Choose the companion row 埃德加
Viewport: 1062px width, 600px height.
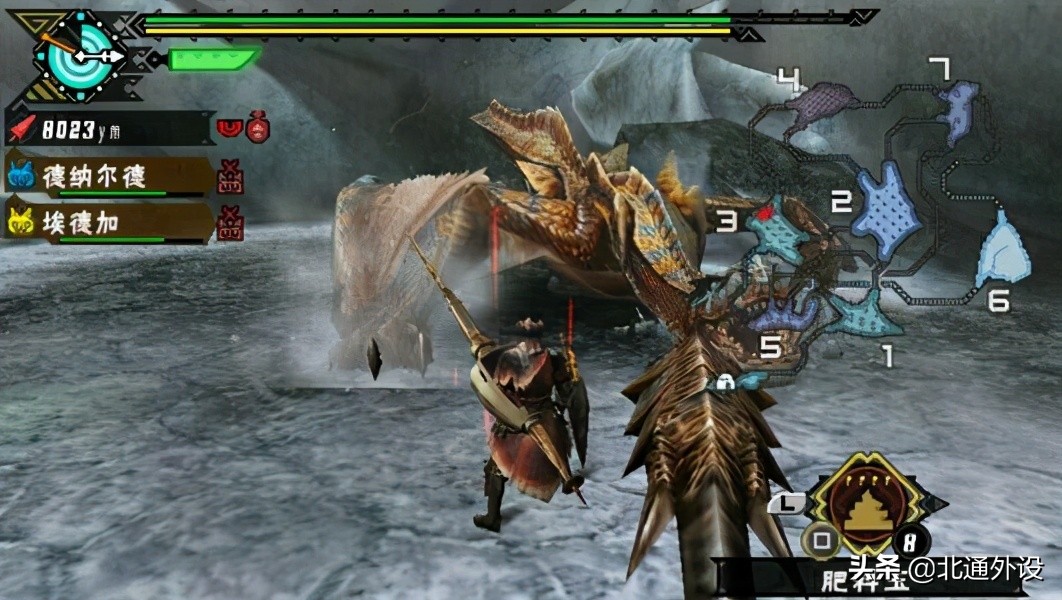[108, 222]
